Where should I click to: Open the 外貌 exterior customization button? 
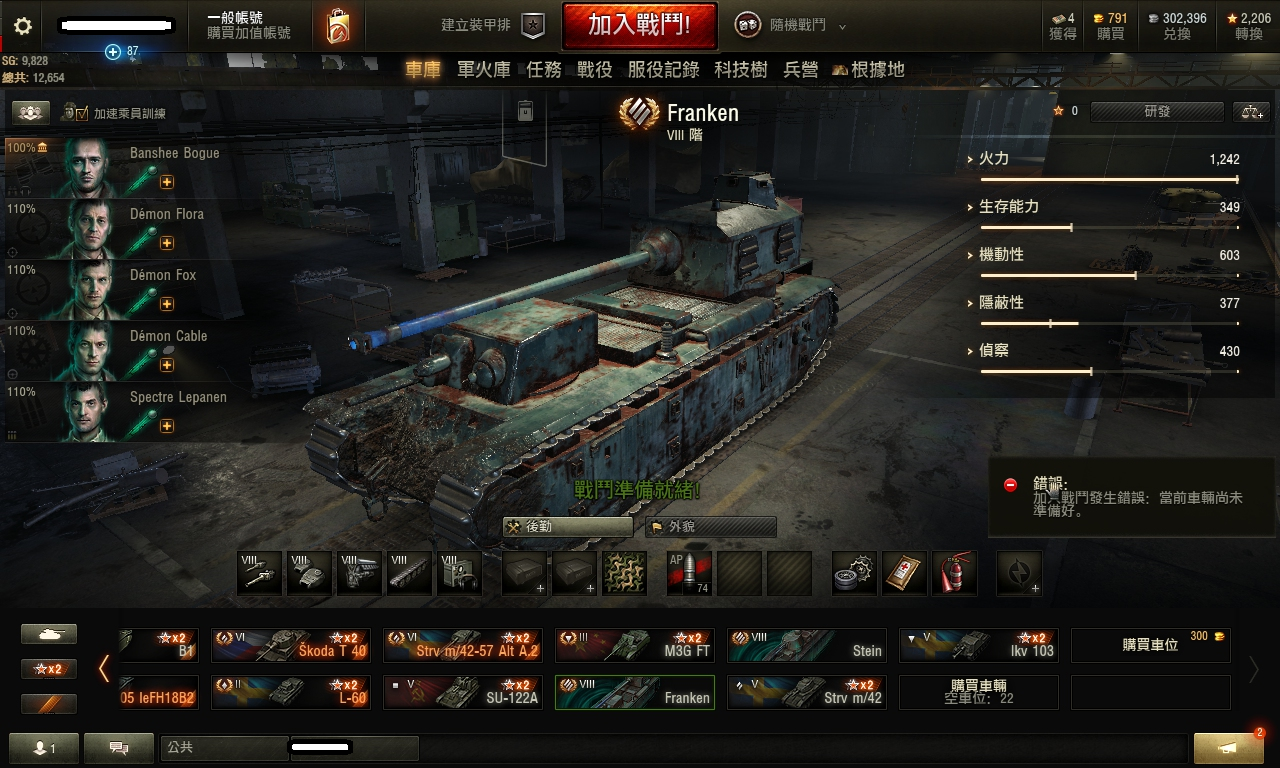coord(711,527)
